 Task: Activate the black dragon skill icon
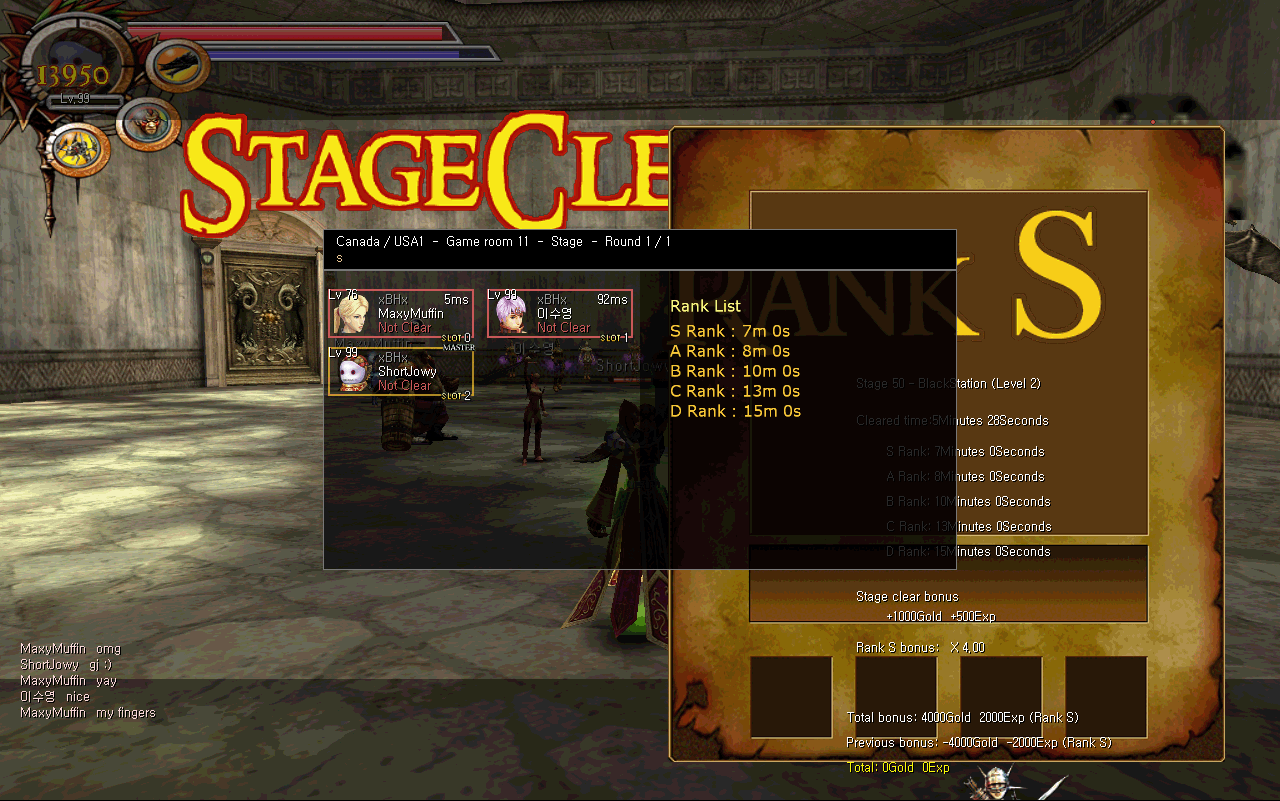pyautogui.click(x=180, y=65)
